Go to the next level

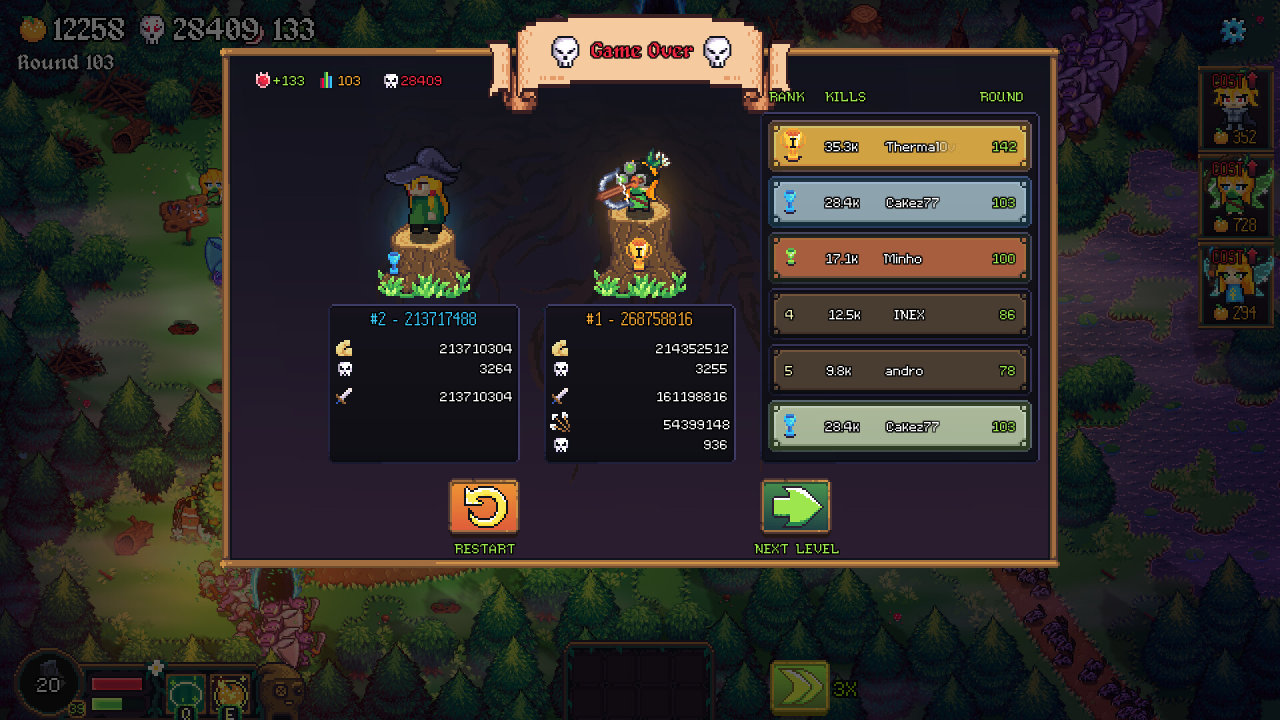point(796,507)
